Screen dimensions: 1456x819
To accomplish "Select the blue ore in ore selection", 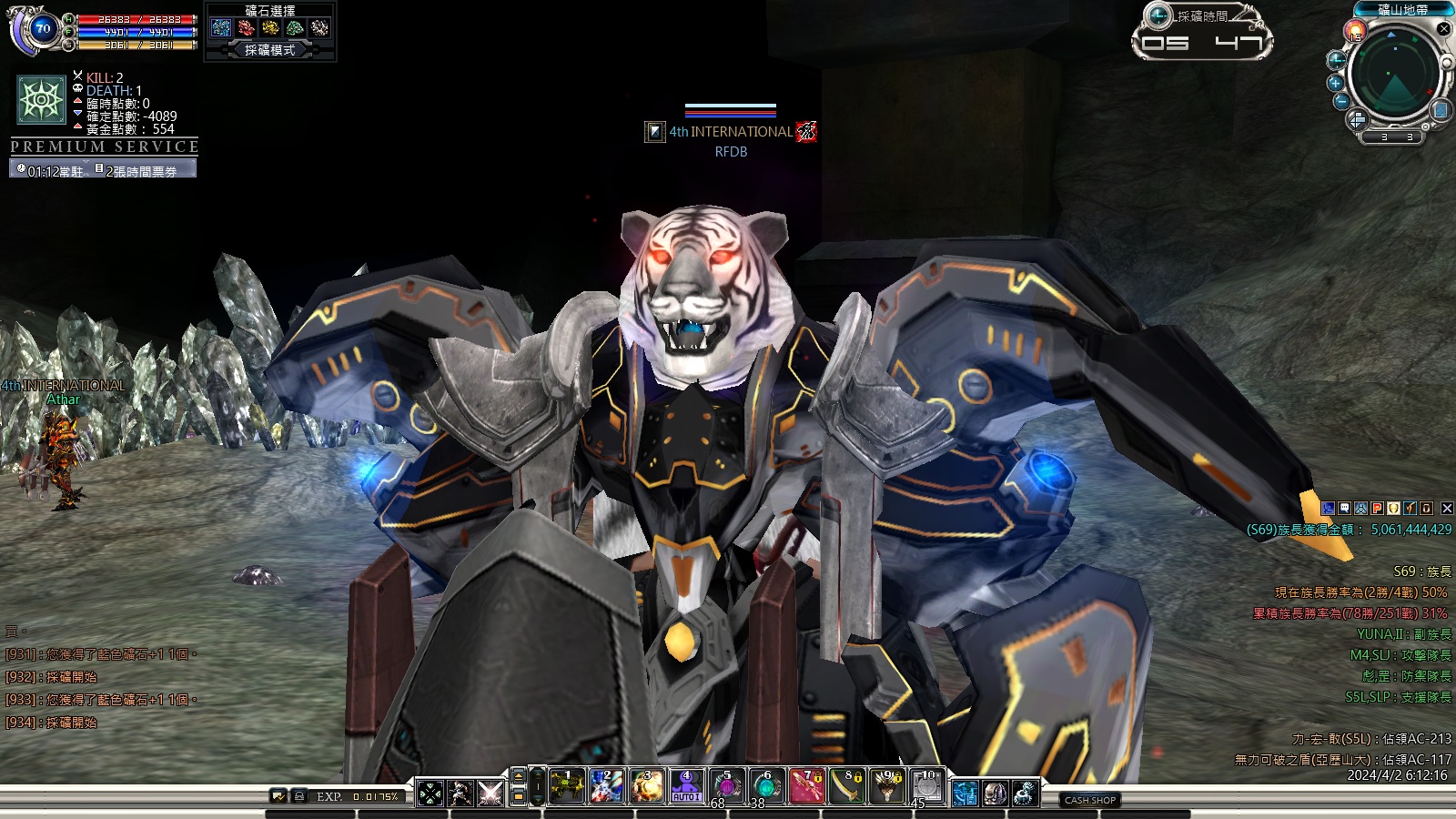I will pos(221,28).
